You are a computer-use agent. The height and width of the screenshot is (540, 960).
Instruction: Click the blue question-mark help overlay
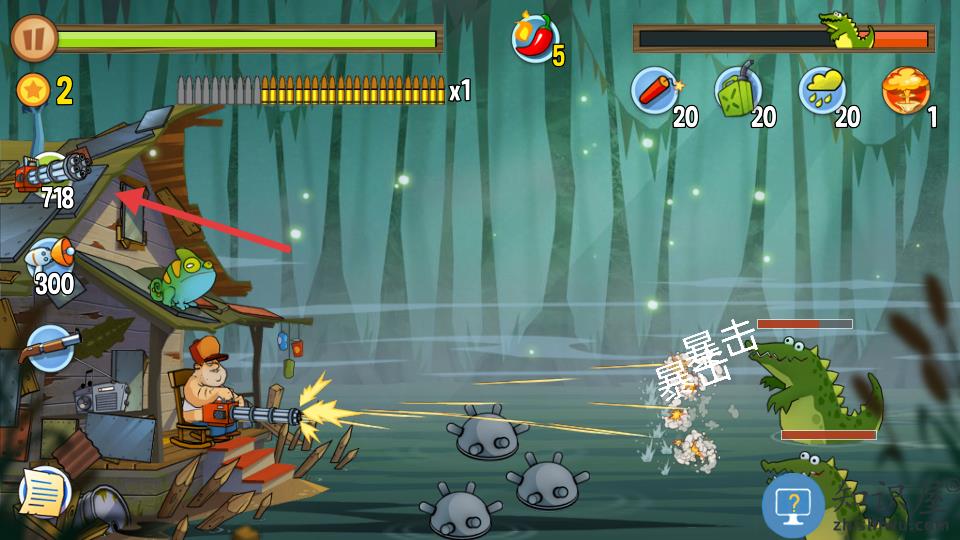tap(793, 505)
